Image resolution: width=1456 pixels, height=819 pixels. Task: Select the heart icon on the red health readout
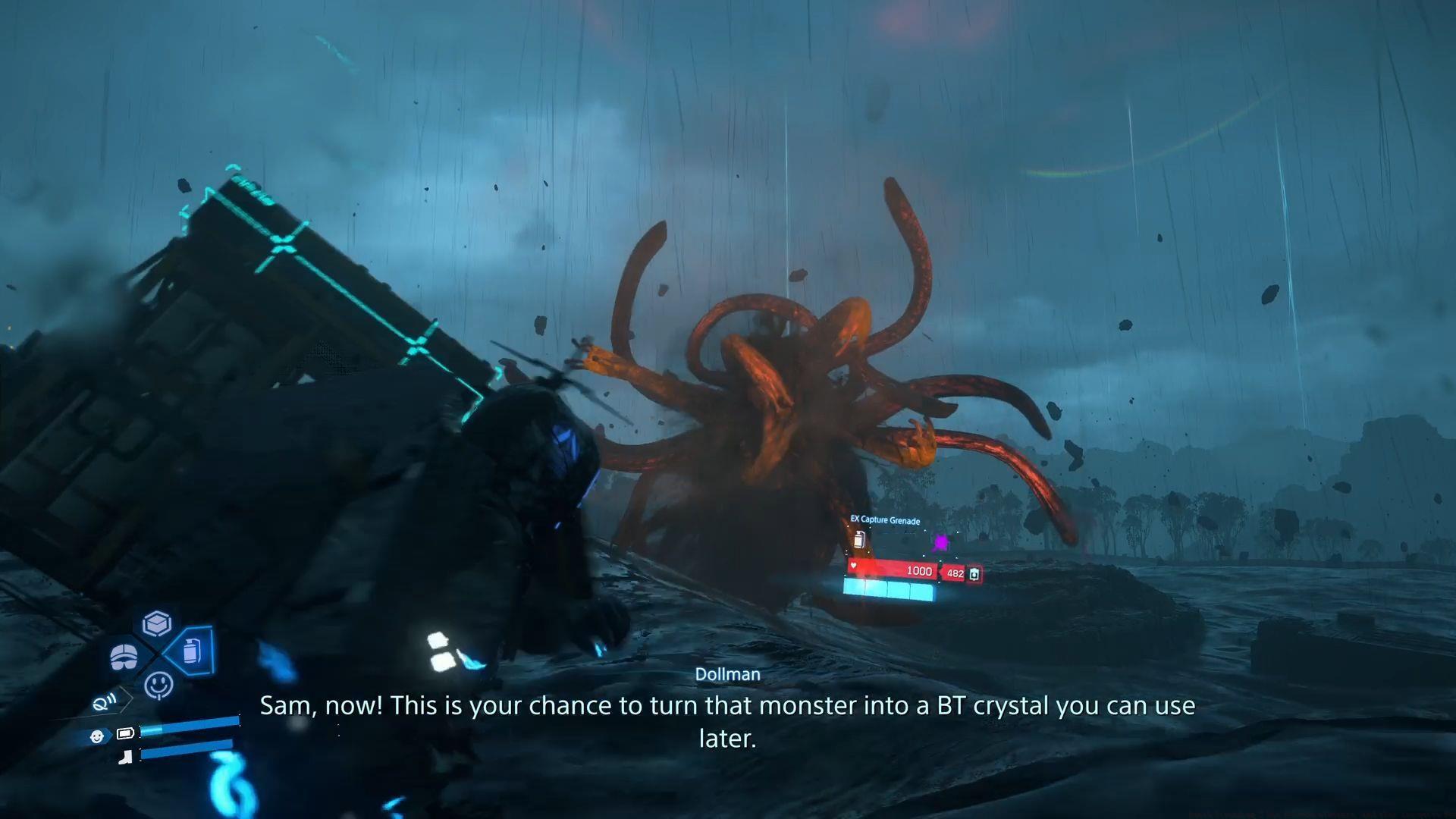tap(853, 566)
